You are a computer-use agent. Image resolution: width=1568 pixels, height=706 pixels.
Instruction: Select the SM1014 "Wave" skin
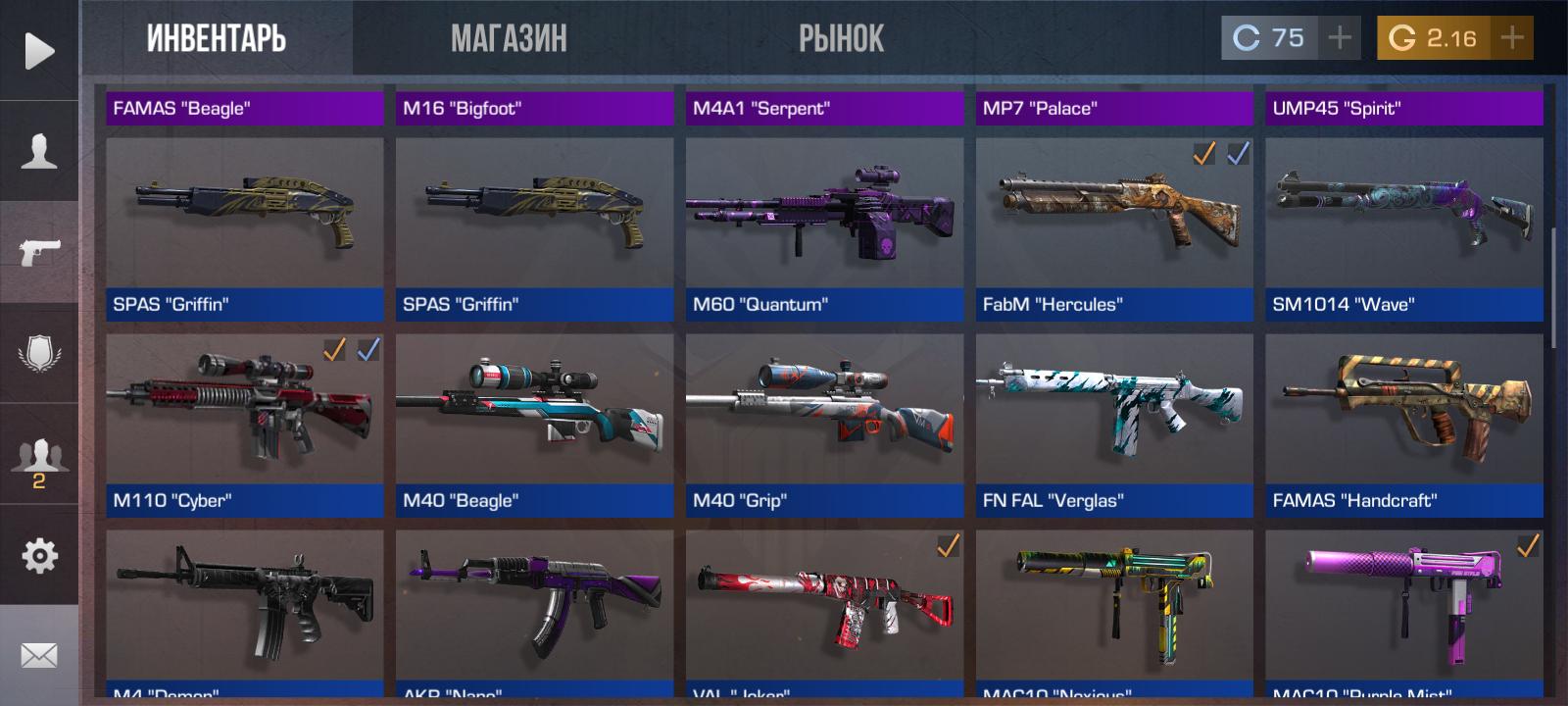(1403, 228)
